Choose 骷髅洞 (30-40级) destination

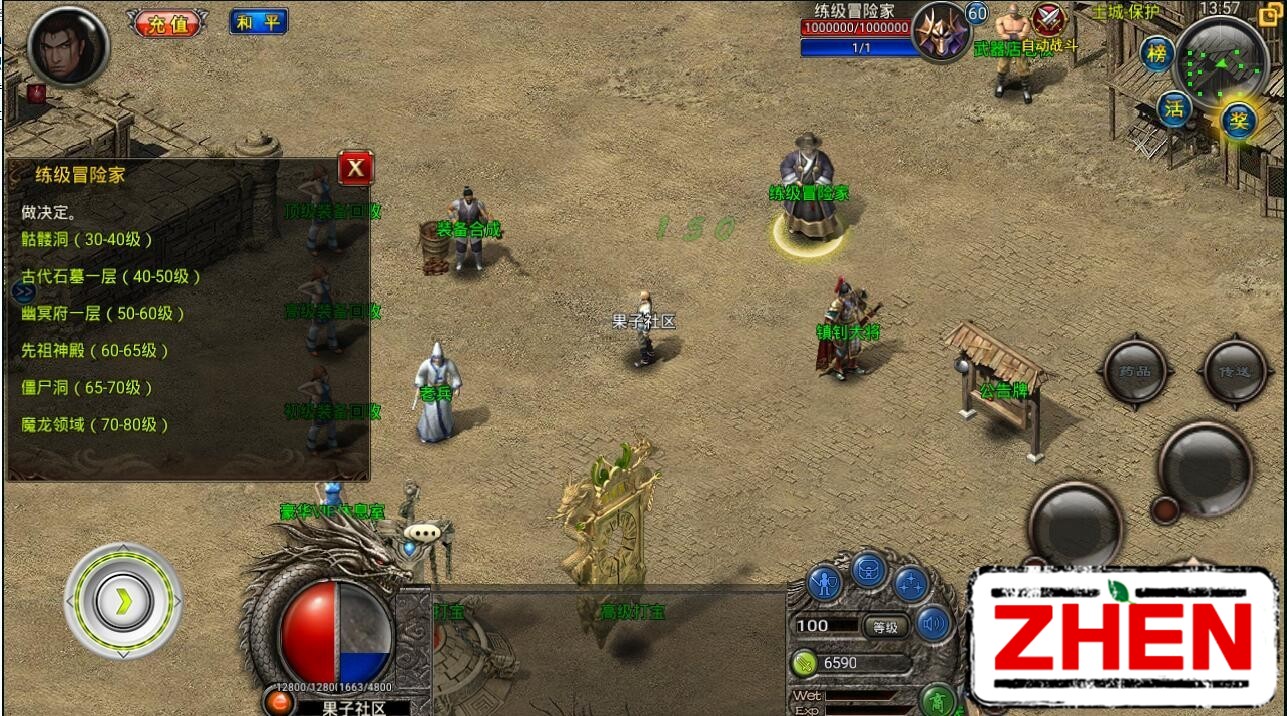click(x=87, y=239)
